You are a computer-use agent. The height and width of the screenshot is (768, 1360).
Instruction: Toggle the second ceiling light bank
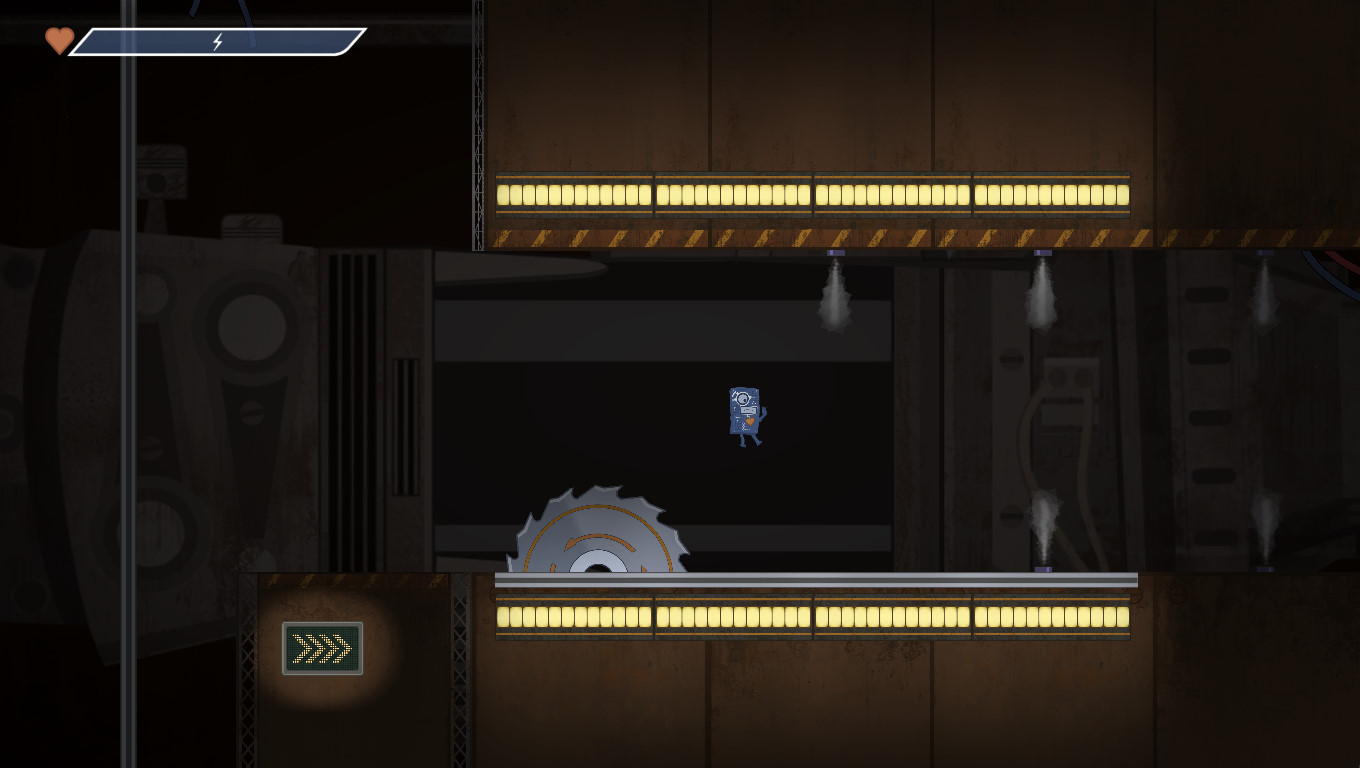coord(732,193)
